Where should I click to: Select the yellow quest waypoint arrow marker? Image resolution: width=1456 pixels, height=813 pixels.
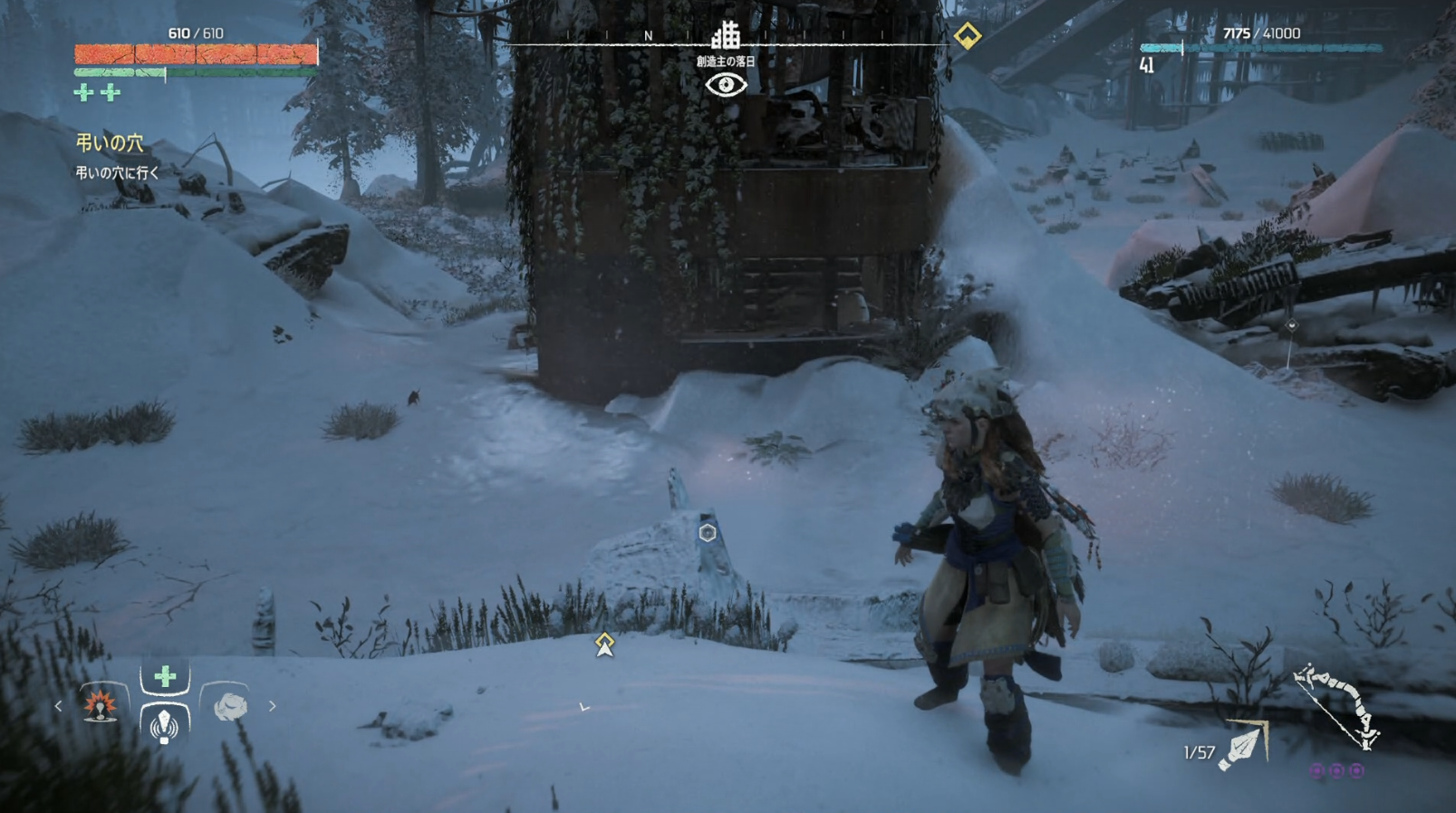[604, 644]
